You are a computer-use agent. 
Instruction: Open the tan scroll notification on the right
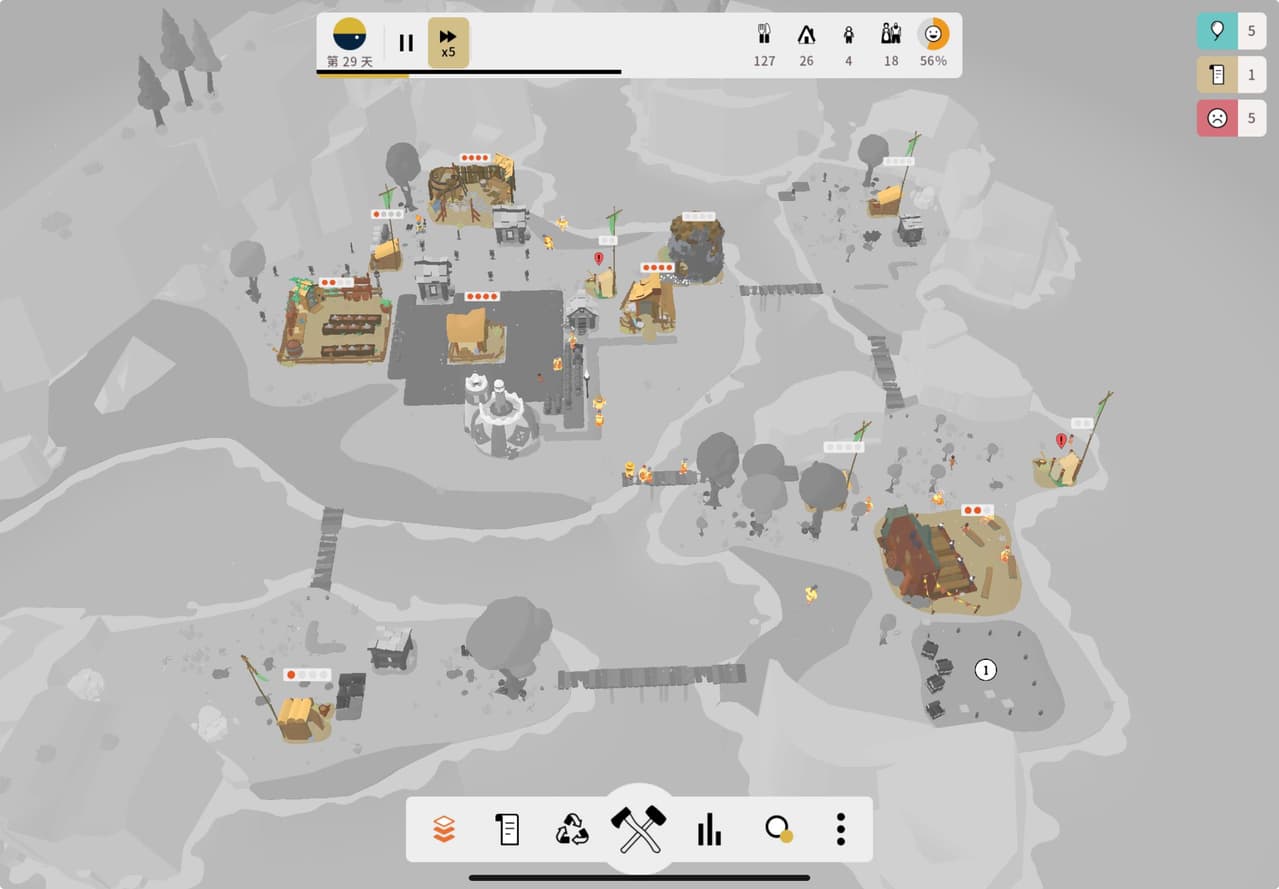[1217, 75]
